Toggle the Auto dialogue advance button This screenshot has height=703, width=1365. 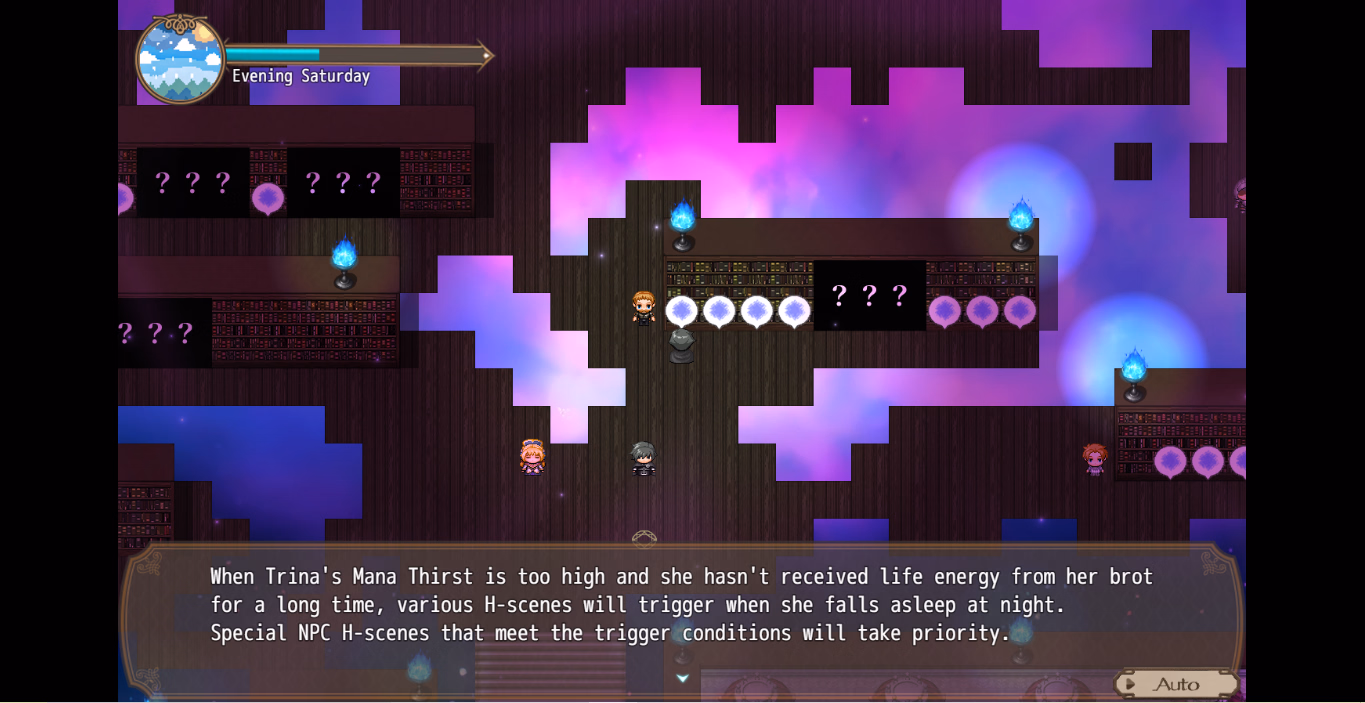[1175, 684]
